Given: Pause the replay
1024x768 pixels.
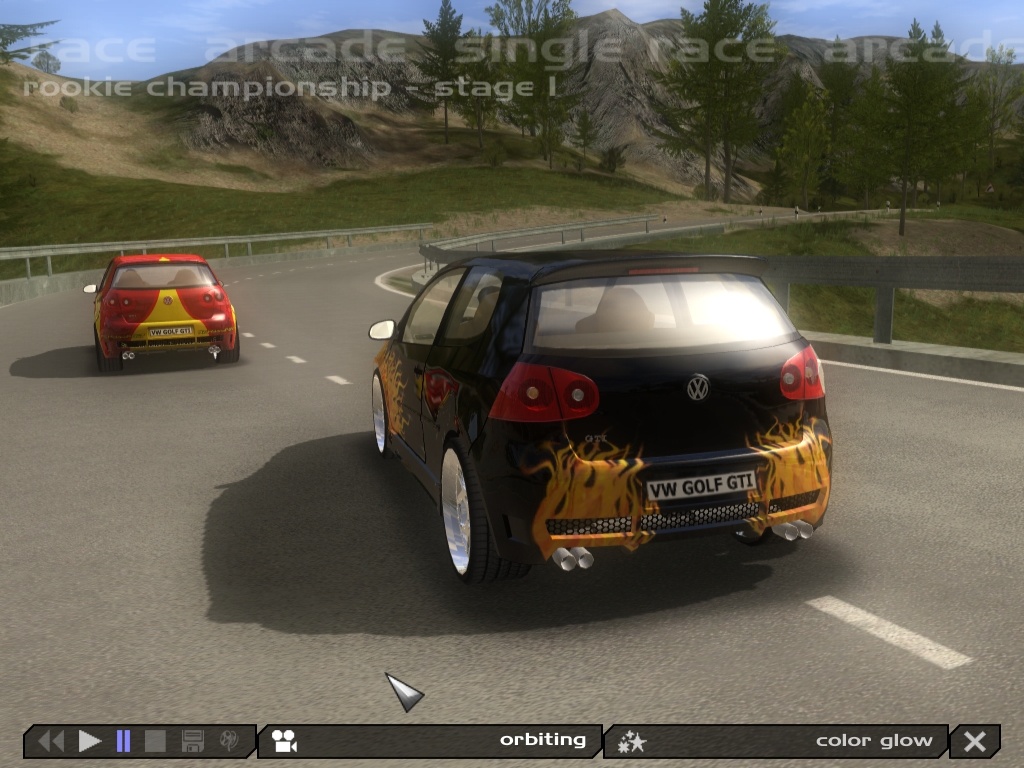Looking at the screenshot, I should click(123, 741).
